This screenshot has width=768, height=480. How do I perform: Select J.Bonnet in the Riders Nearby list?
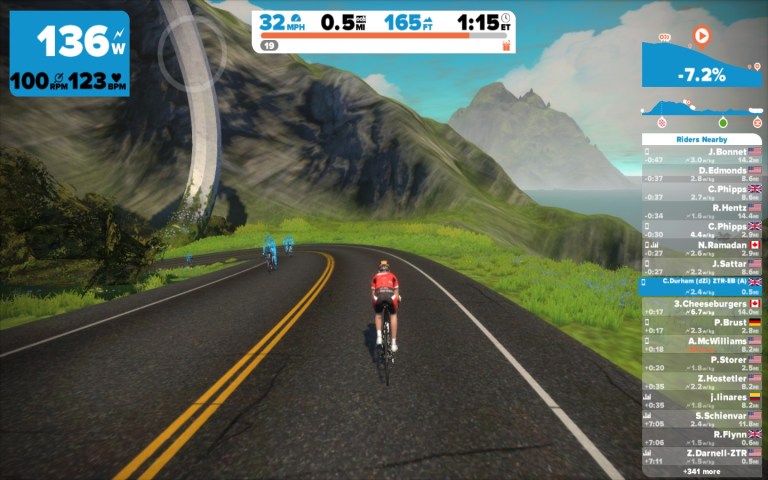point(702,155)
